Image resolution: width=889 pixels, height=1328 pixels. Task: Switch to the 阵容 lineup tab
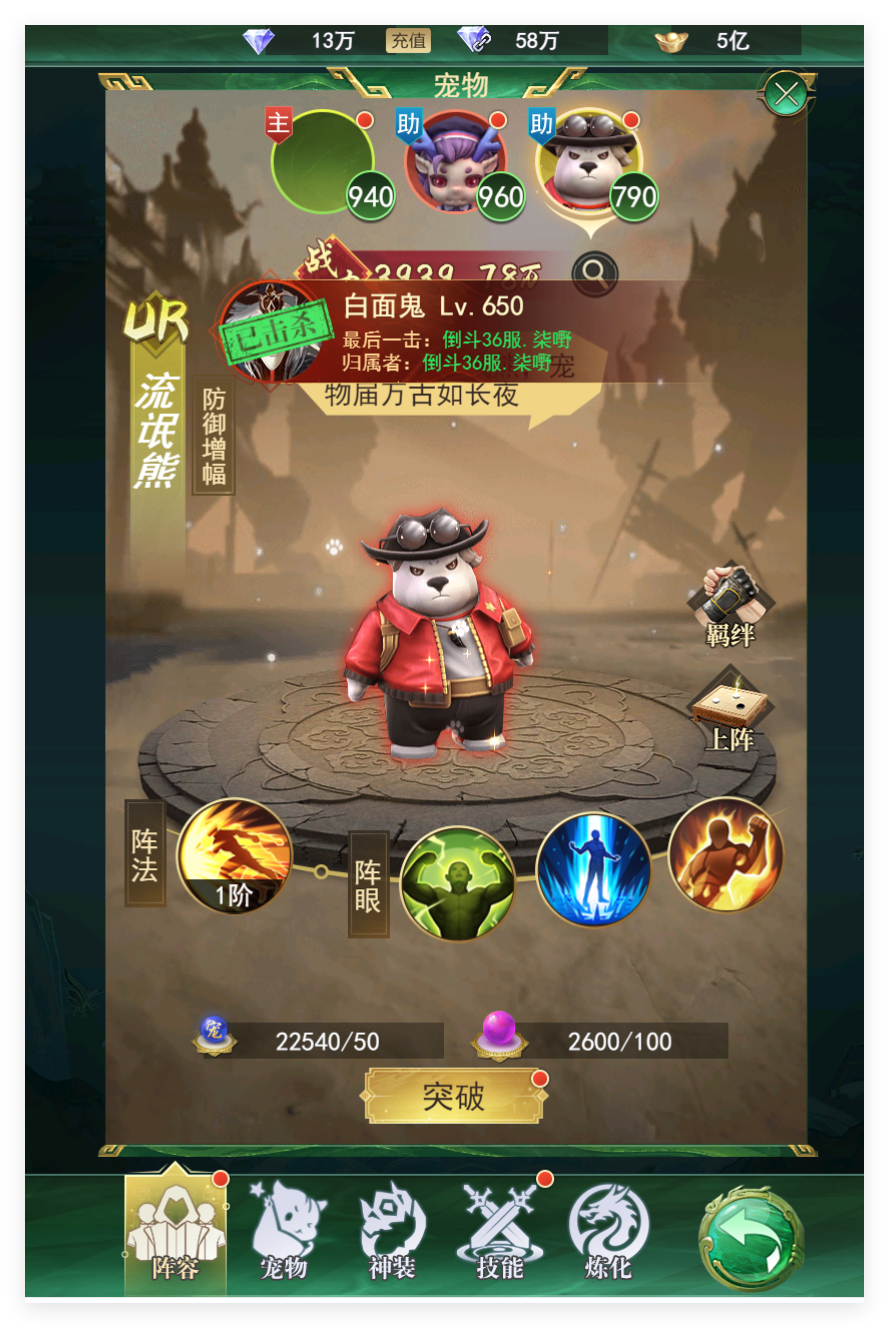click(x=175, y=1232)
